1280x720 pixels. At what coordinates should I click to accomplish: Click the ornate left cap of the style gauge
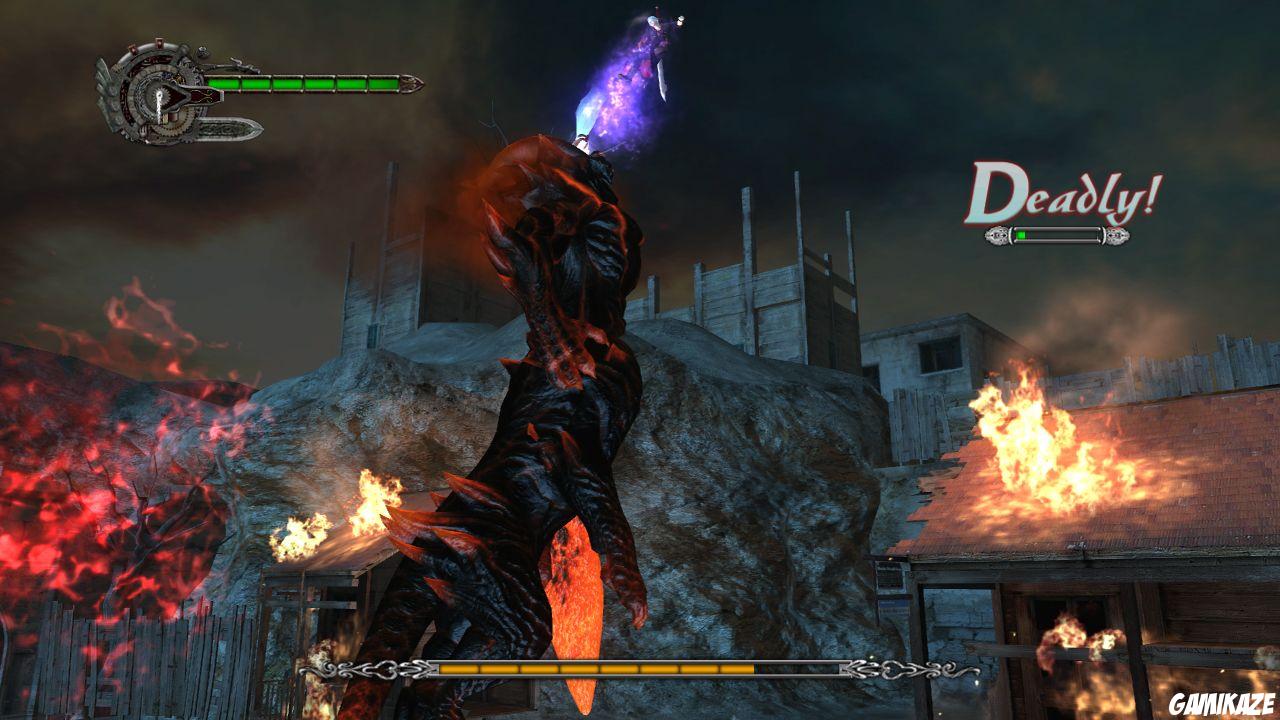pos(997,235)
